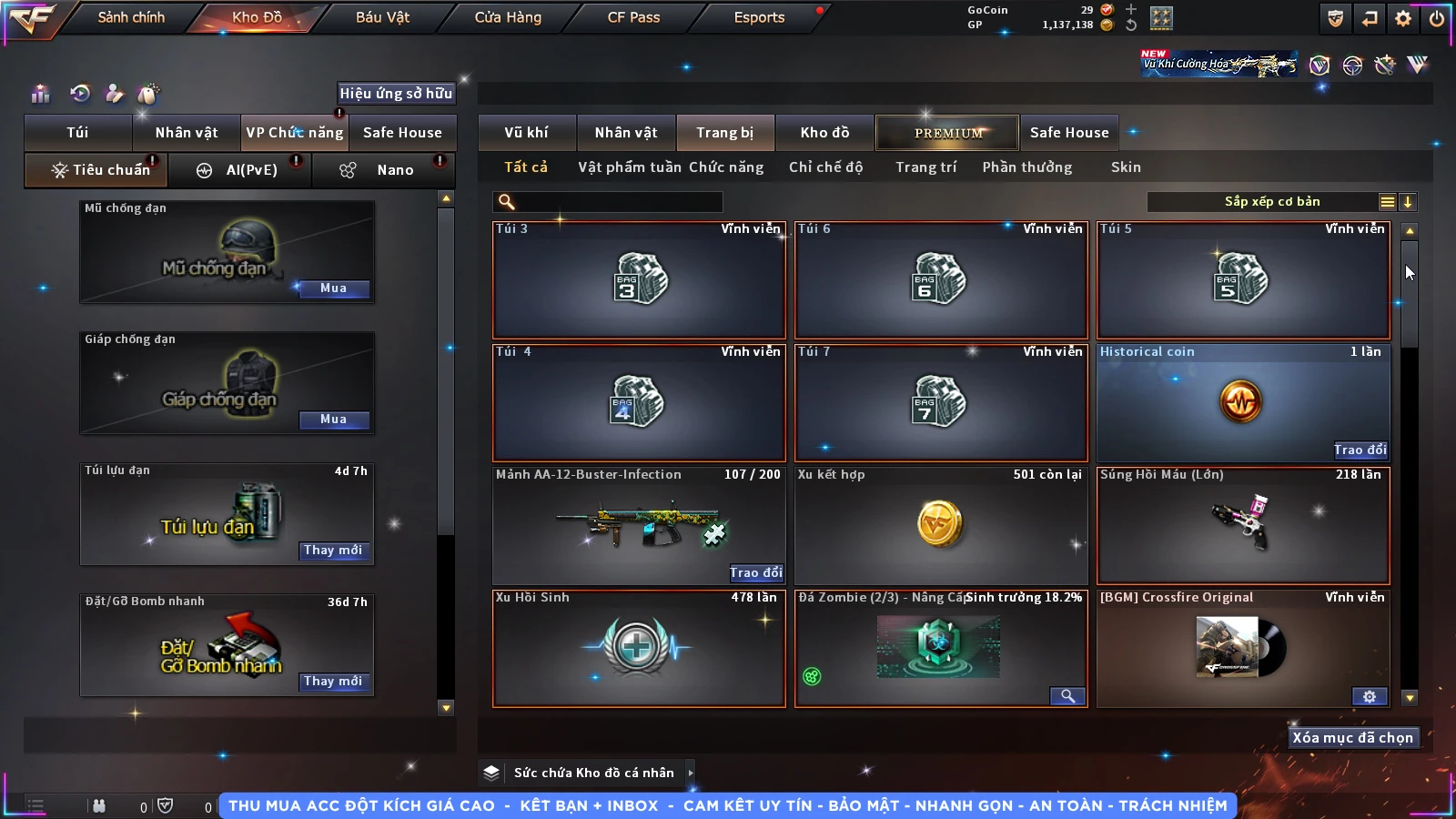
Task: Buy the Mũ chống đạn helmet
Action: (x=333, y=288)
